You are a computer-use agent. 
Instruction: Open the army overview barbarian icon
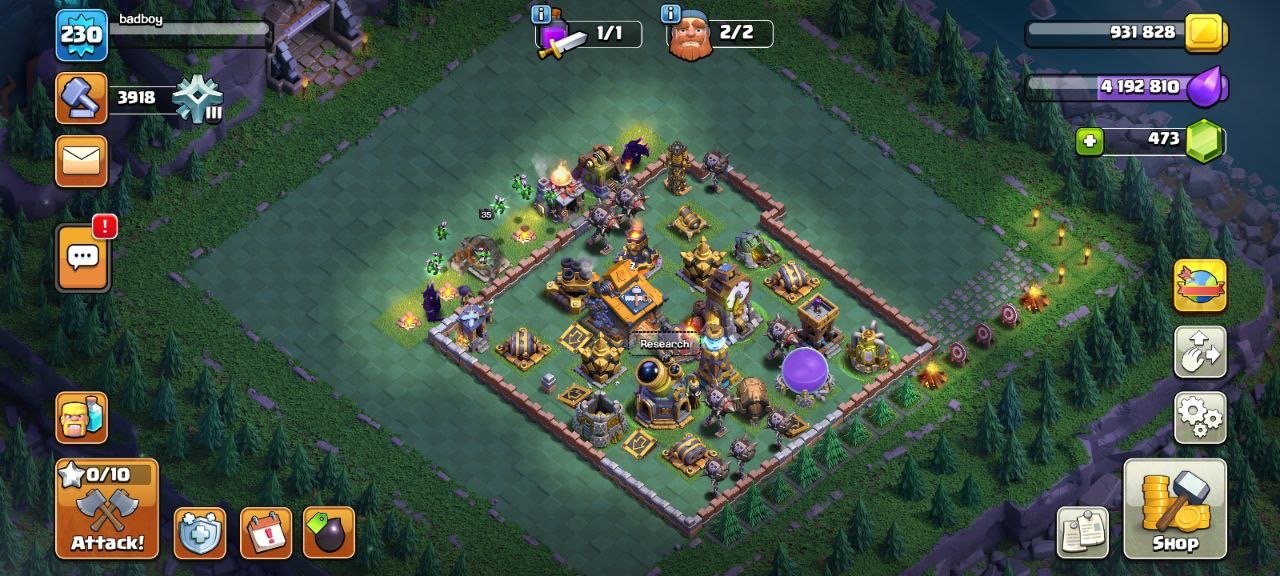81,417
